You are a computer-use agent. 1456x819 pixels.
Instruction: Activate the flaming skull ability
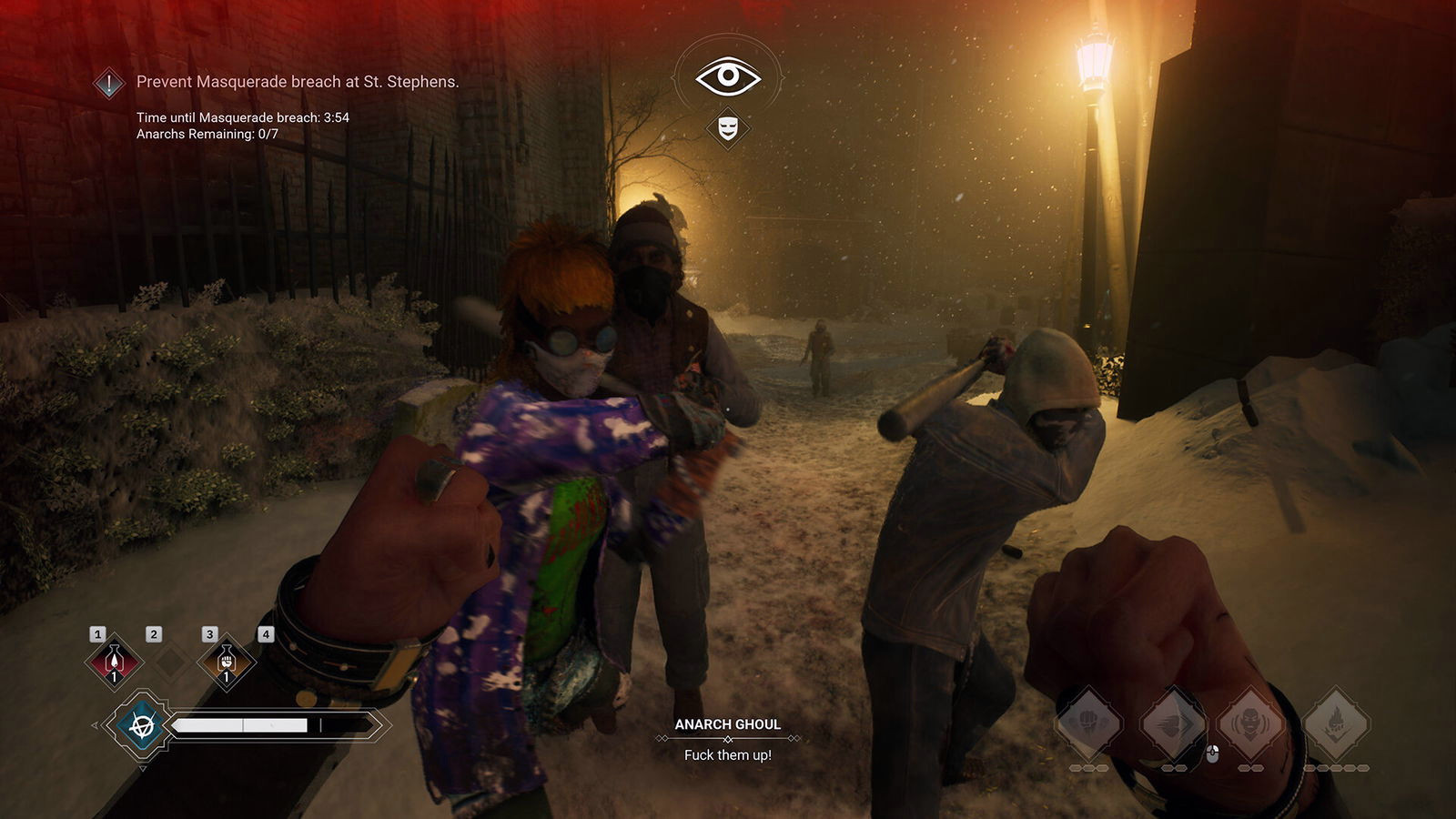point(1336,723)
